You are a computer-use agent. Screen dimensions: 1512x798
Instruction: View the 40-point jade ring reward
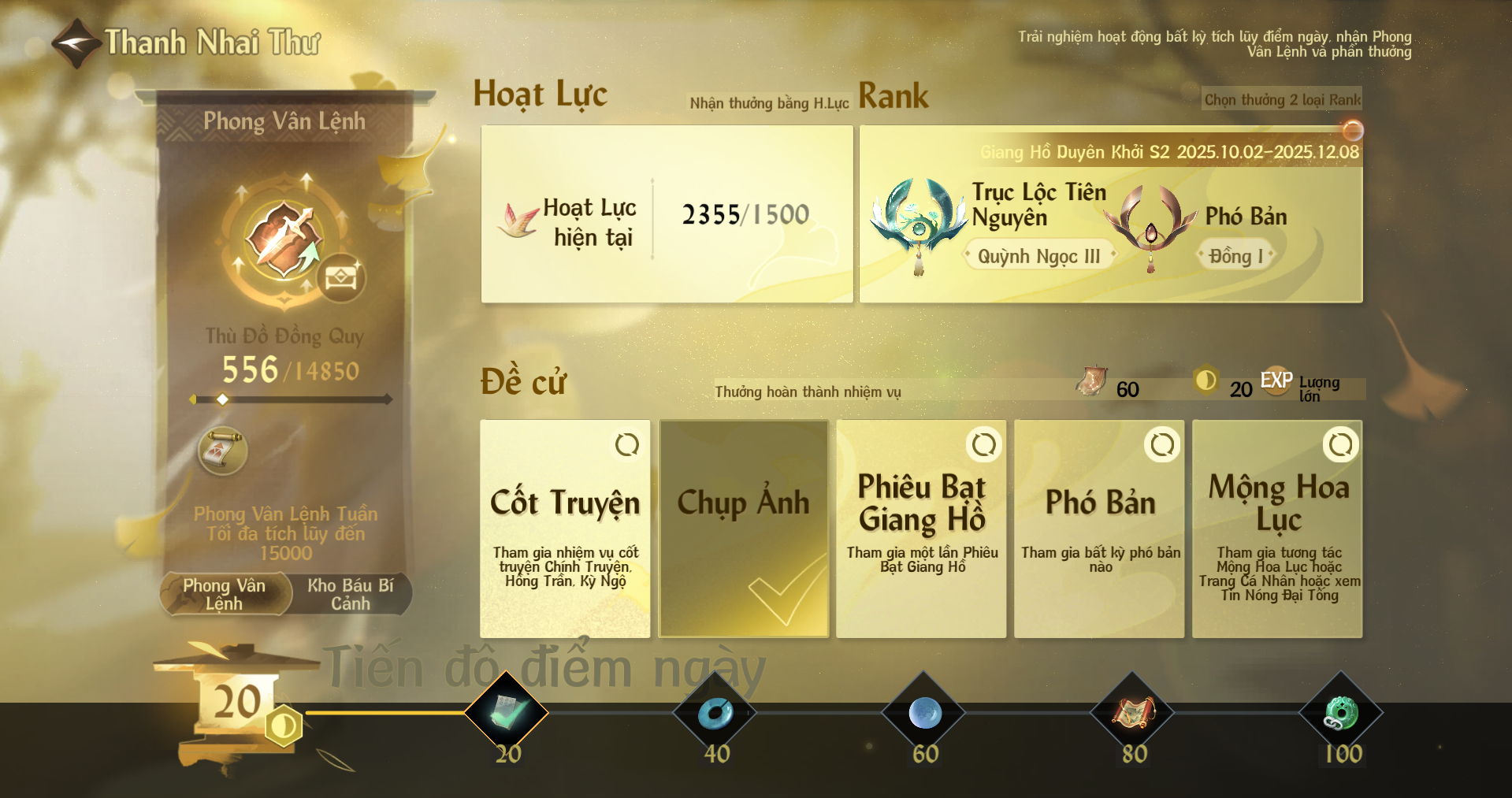pos(715,713)
